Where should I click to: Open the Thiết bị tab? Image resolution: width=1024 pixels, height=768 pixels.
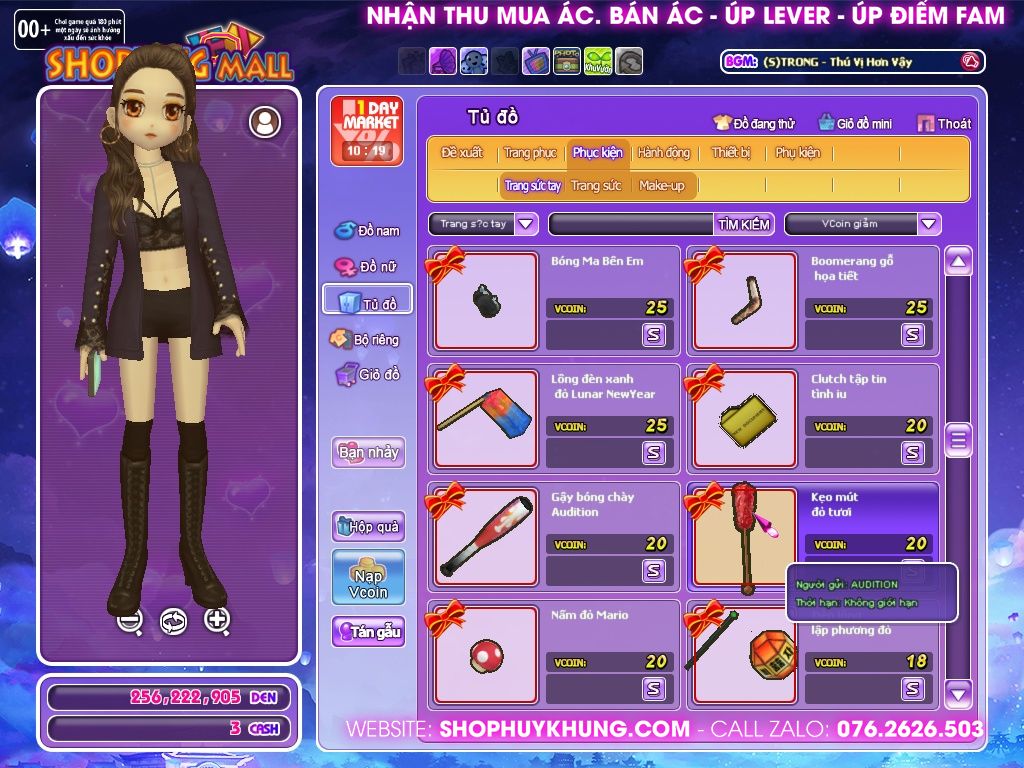(x=731, y=153)
